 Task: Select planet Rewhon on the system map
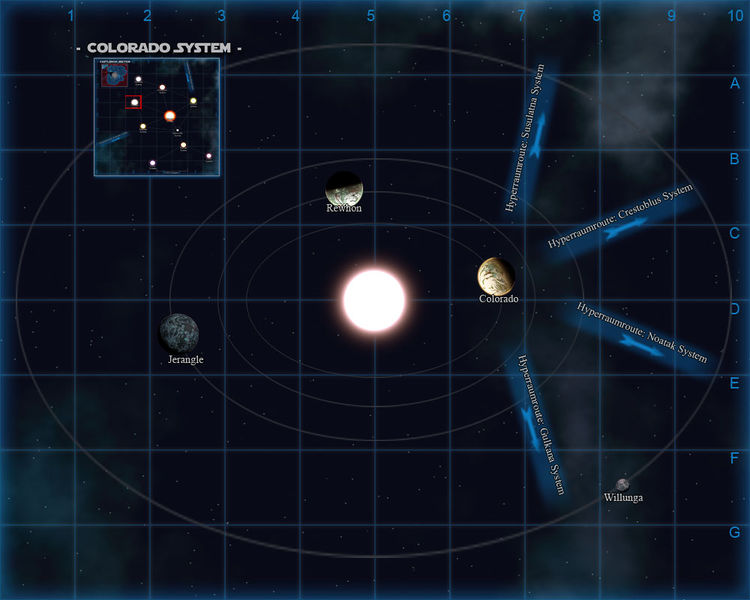[344, 187]
